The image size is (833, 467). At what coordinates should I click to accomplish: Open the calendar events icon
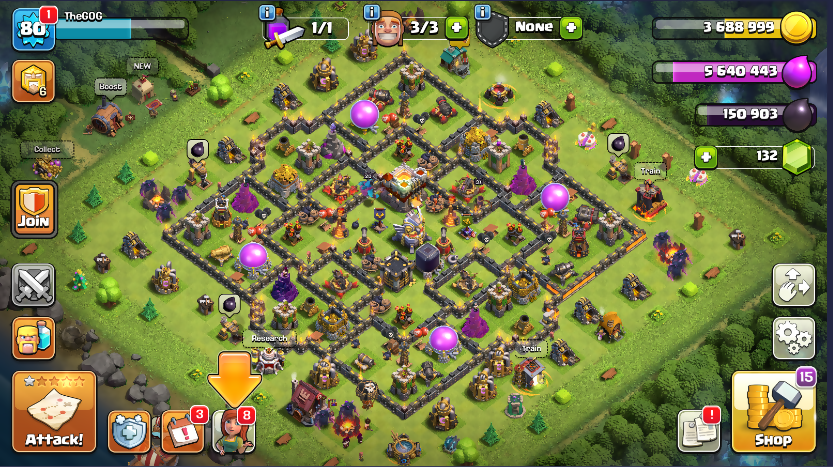[x=182, y=431]
